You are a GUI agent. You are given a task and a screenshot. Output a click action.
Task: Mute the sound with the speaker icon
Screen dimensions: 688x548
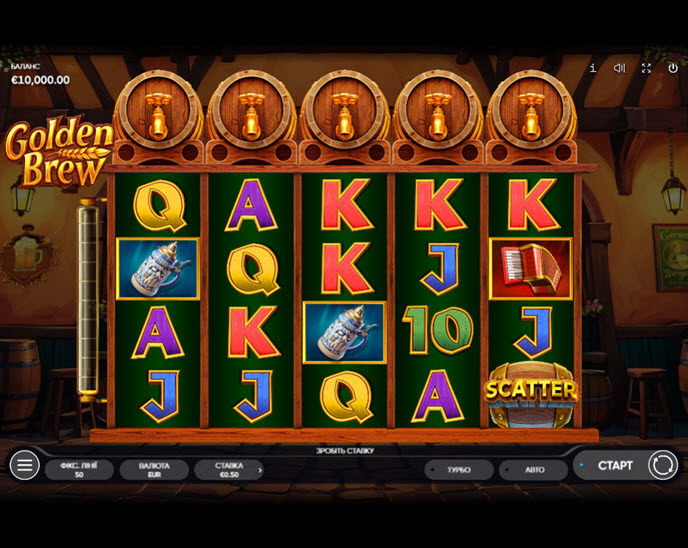[x=619, y=68]
